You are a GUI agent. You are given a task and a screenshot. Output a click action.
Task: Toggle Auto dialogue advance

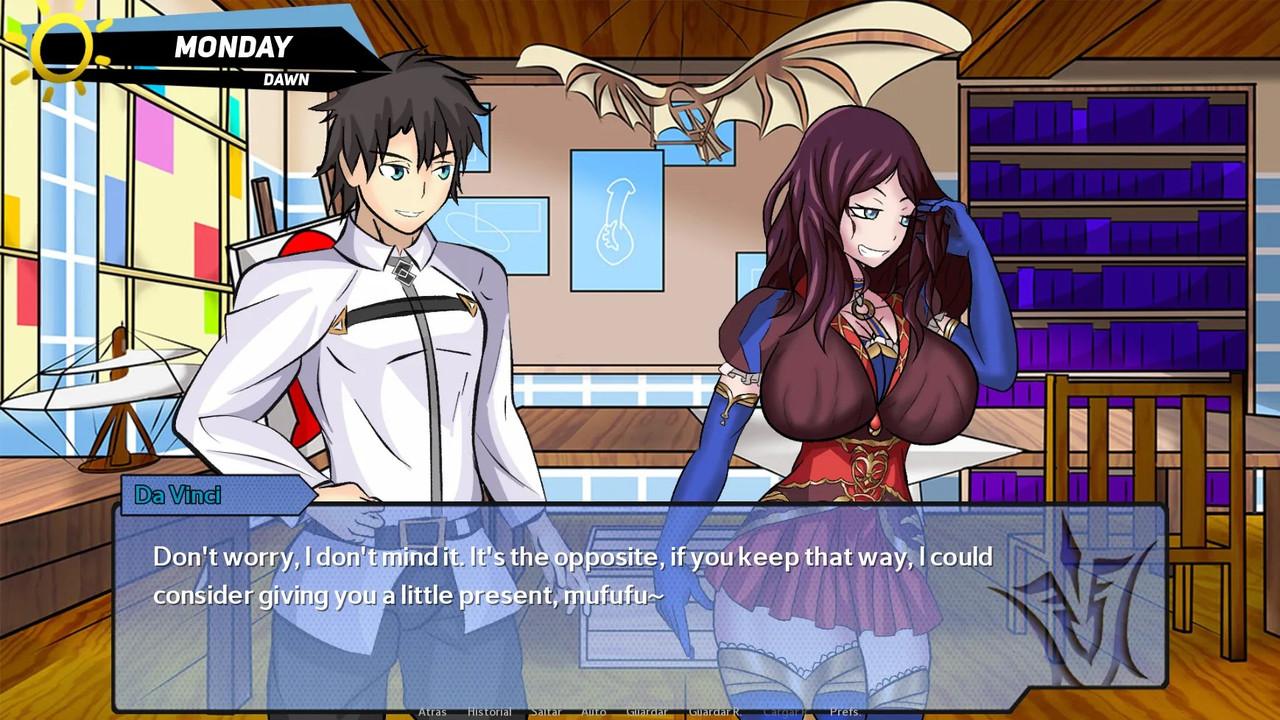pos(593,712)
